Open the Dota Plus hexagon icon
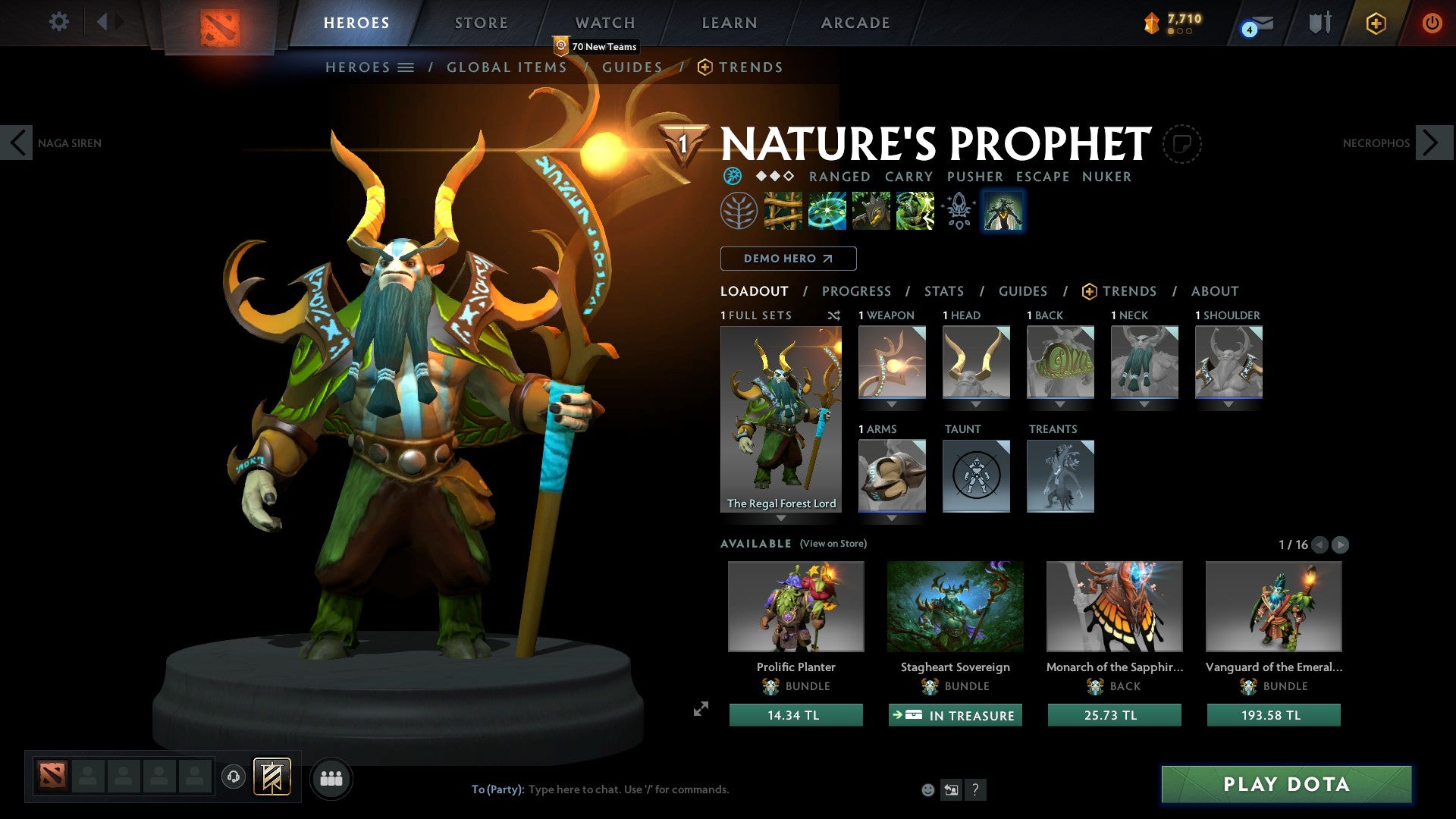Image resolution: width=1456 pixels, height=819 pixels. coord(1376,24)
